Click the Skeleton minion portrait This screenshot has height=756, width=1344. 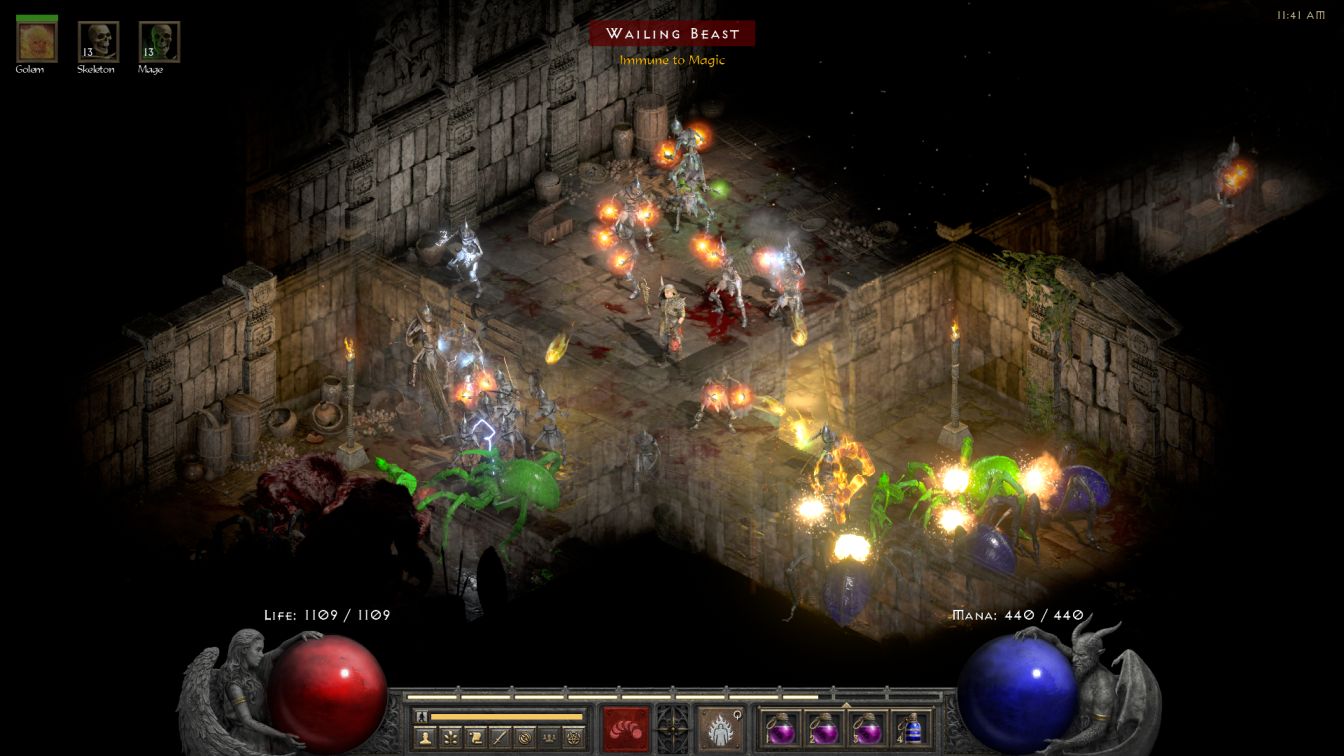click(98, 42)
